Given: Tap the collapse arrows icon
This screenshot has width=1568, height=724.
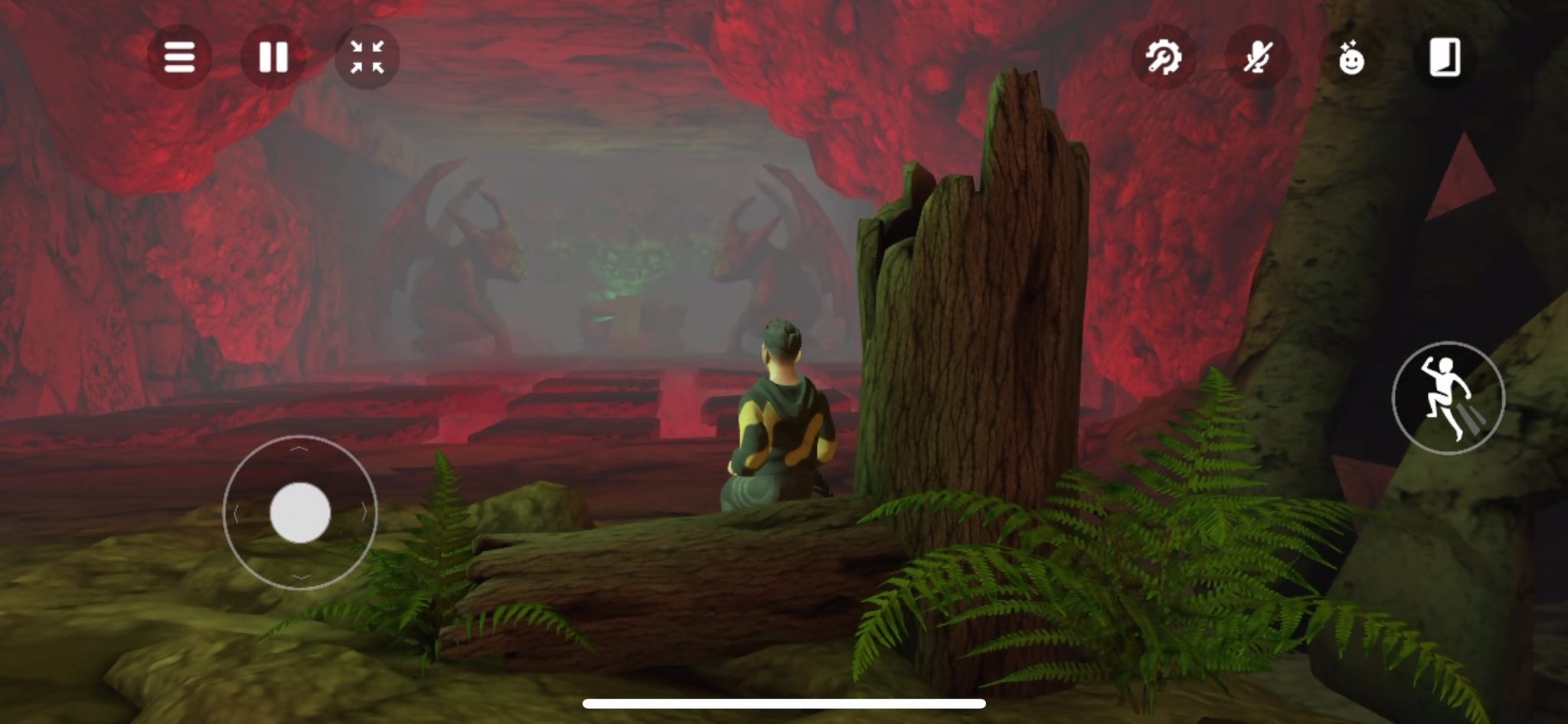Looking at the screenshot, I should pos(367,57).
